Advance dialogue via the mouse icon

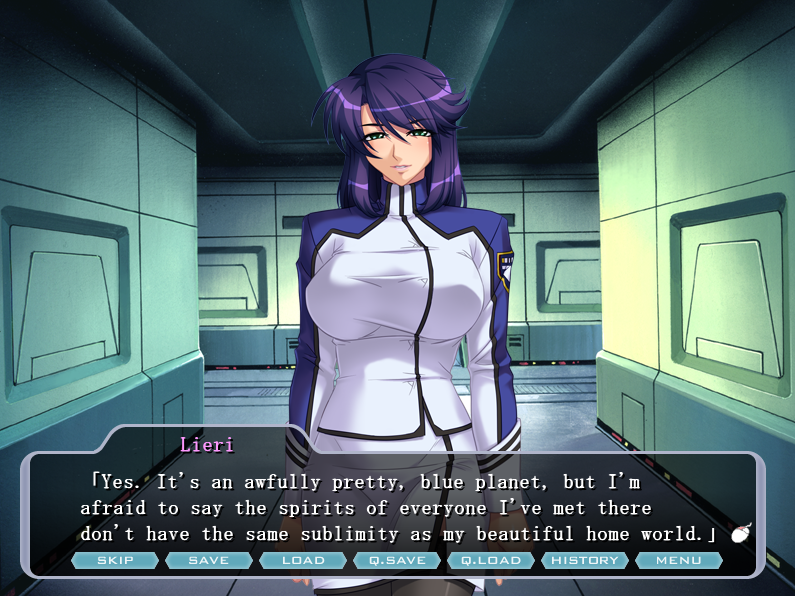(741, 534)
